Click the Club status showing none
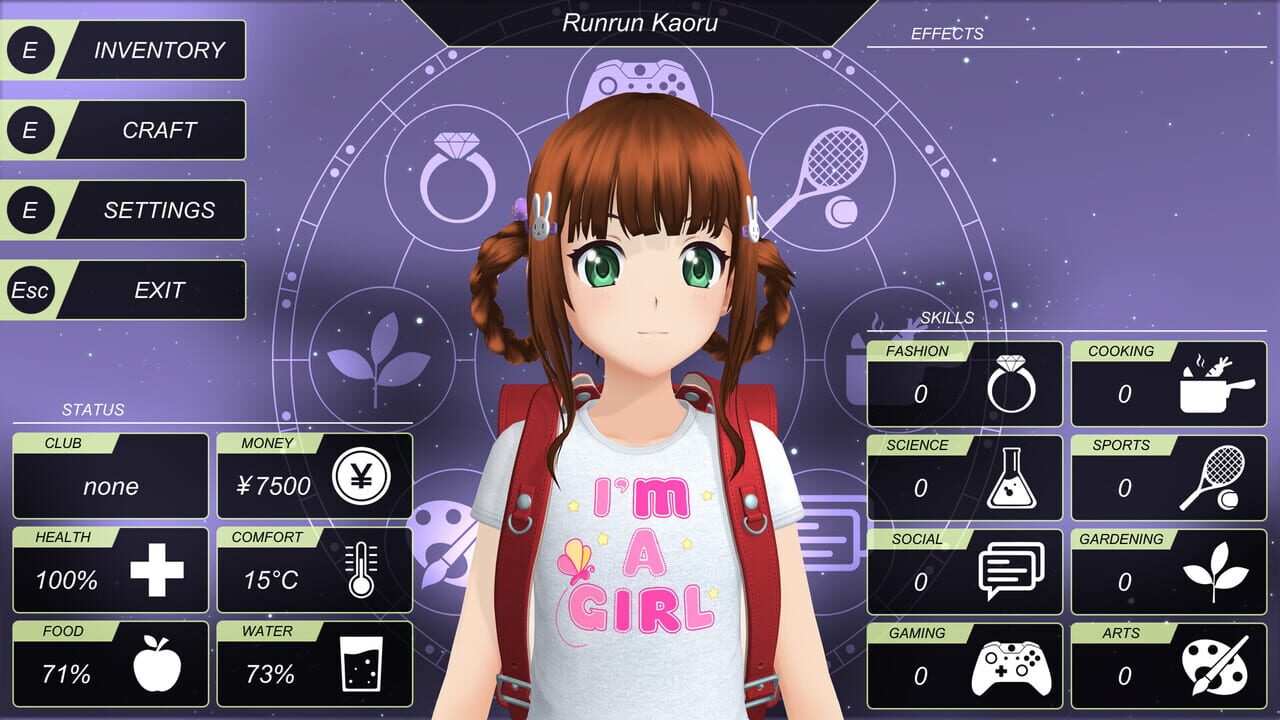Viewport: 1280px width, 720px height. pos(110,485)
